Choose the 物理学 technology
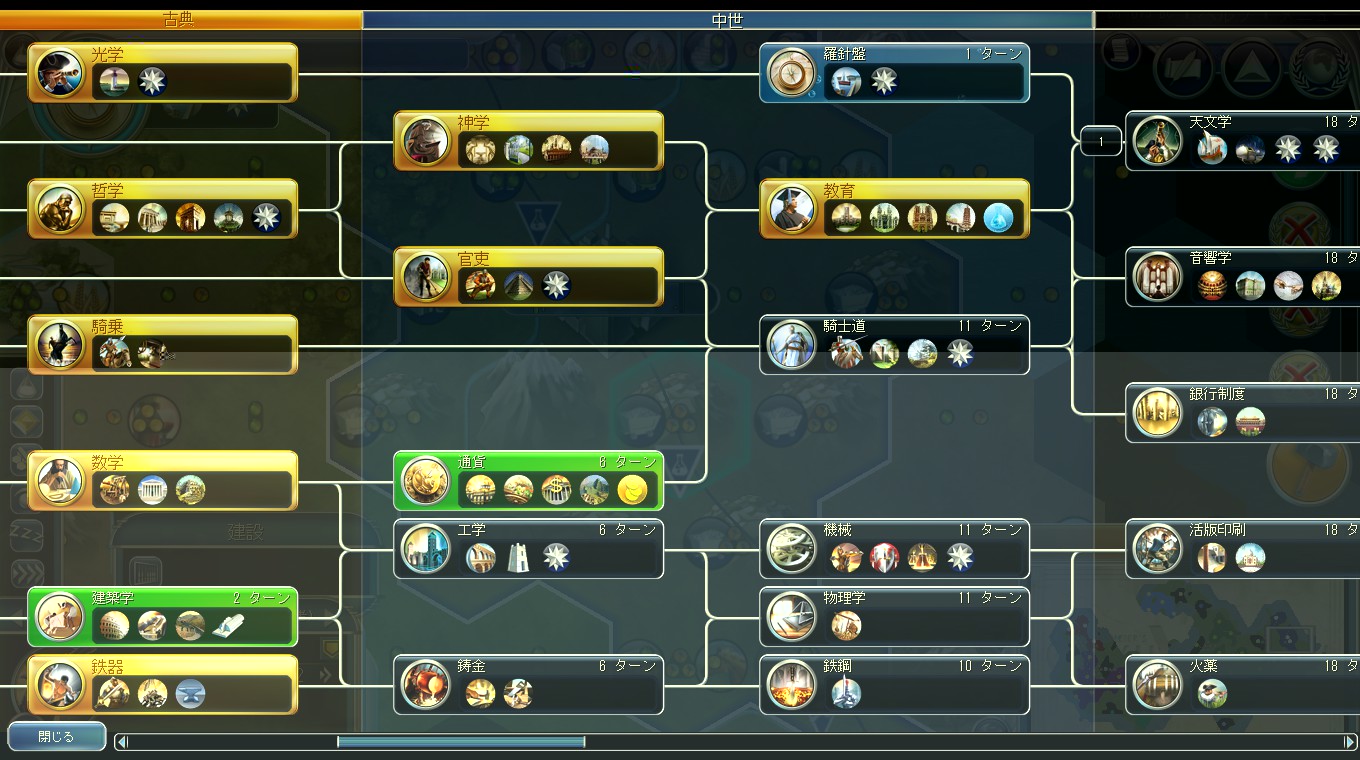Screen dimensions: 1360x760 [895, 616]
